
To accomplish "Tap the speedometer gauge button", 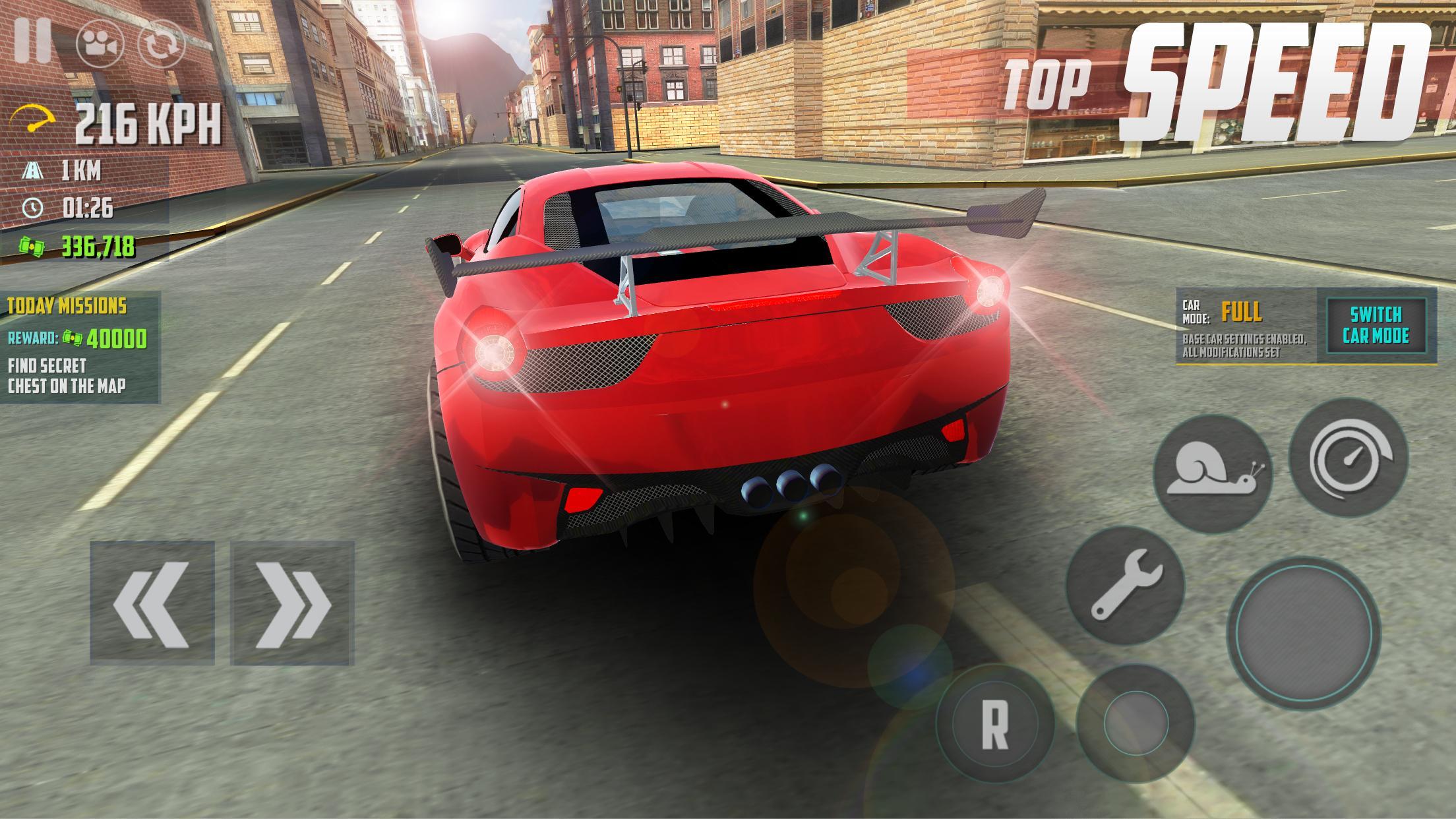I will (1348, 457).
